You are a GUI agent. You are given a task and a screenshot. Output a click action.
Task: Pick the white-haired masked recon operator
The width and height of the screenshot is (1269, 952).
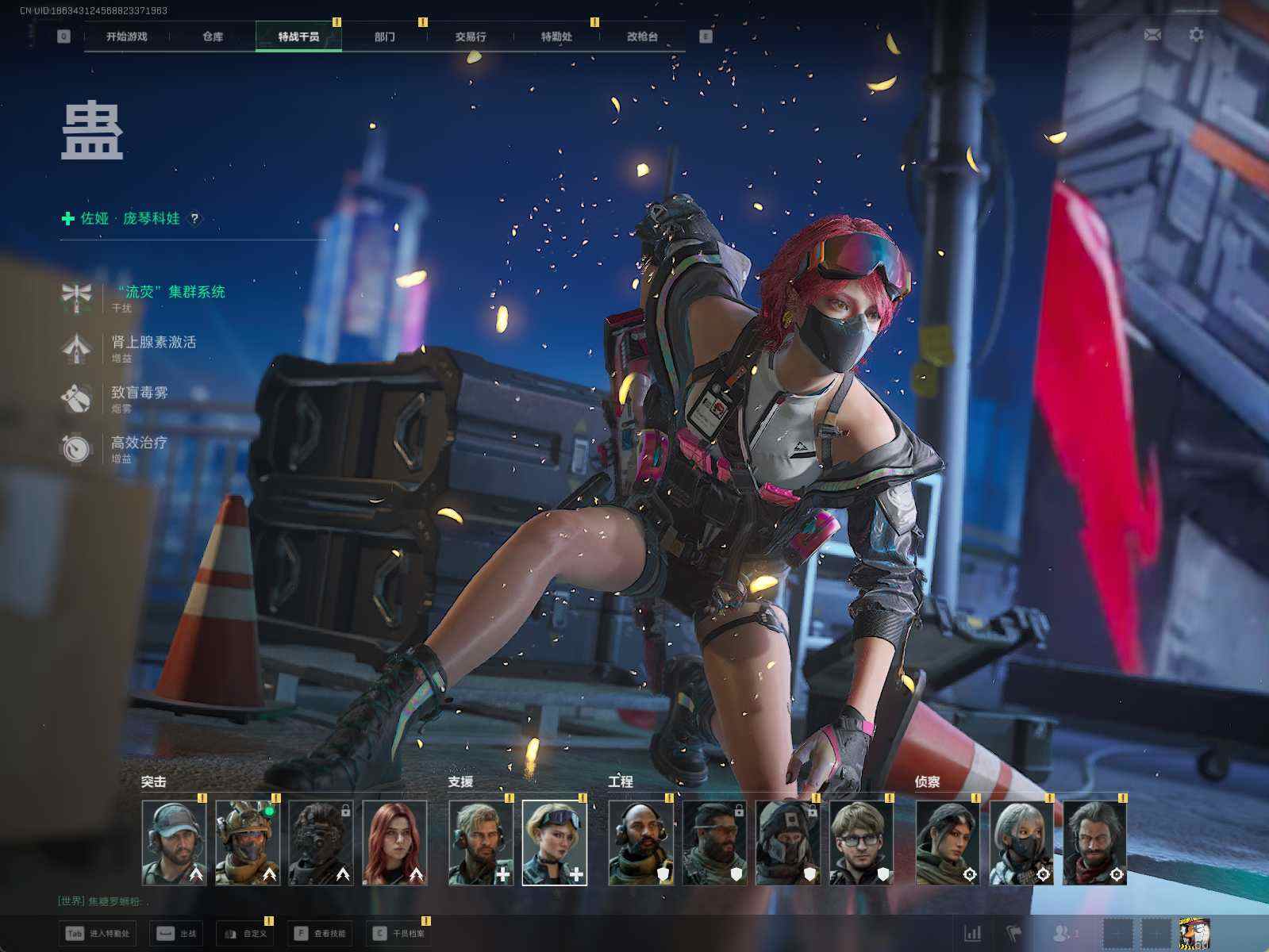(1021, 843)
